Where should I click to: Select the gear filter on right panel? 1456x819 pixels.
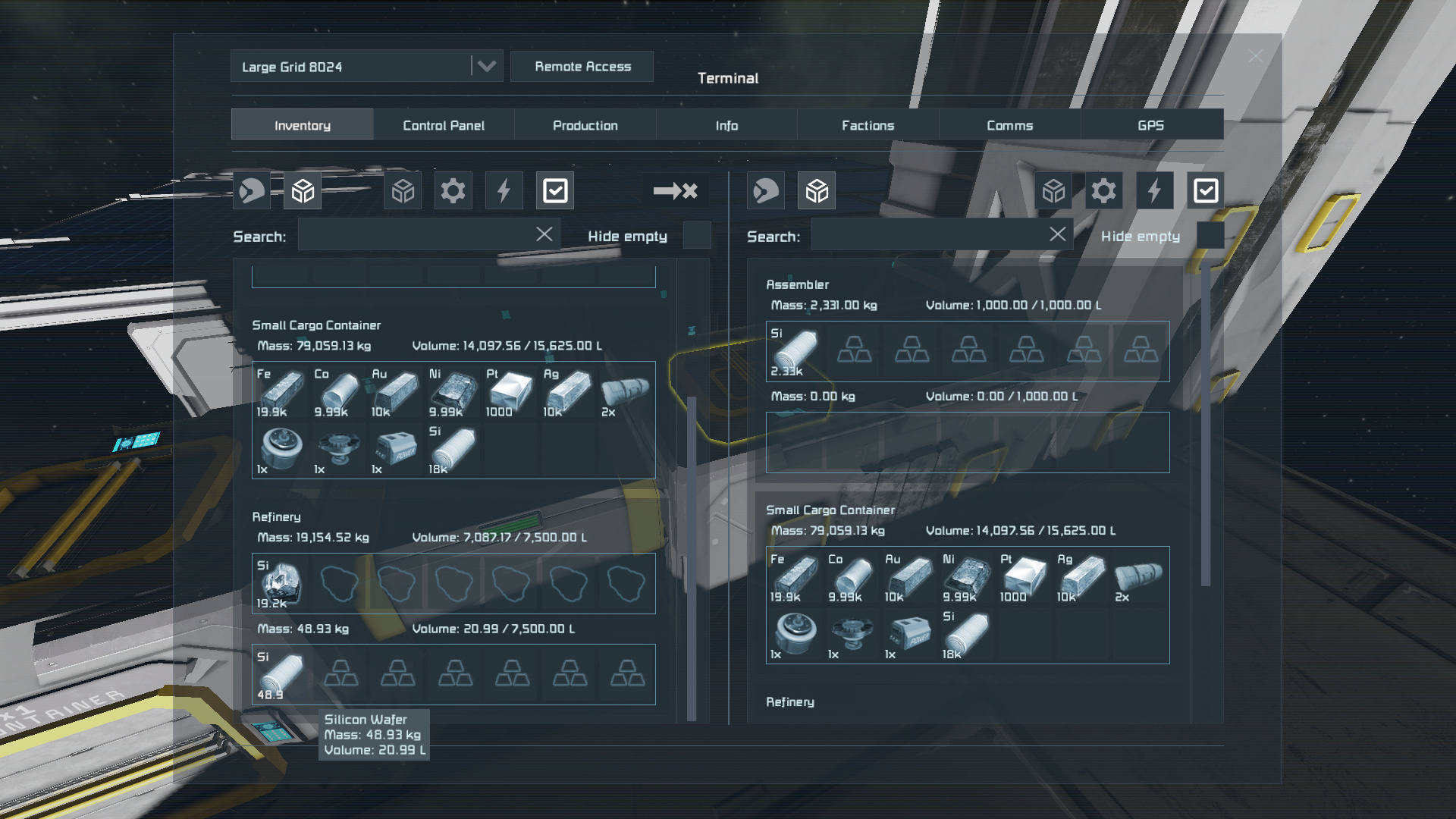[1103, 191]
